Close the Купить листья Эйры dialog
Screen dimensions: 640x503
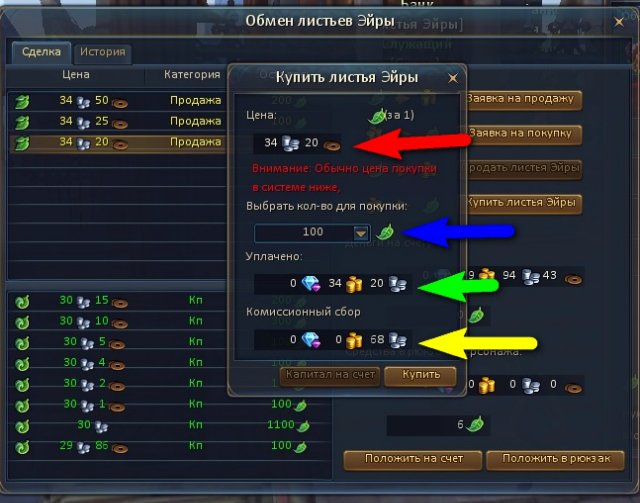[453, 77]
